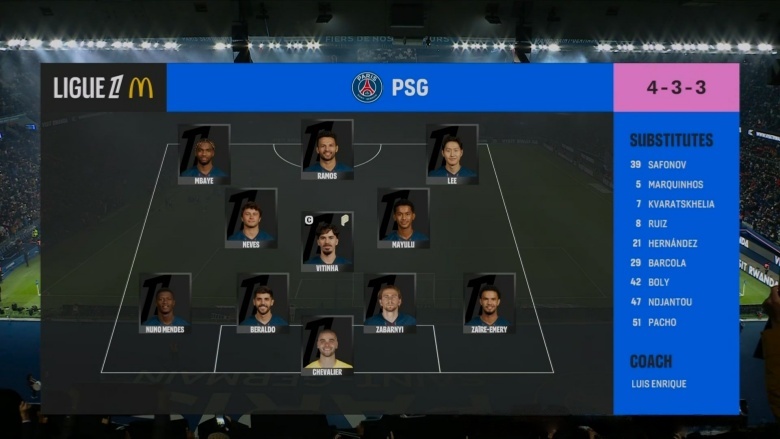Click the Kvaratskhelia substitute row
This screenshot has width=780, height=439.
point(672,204)
